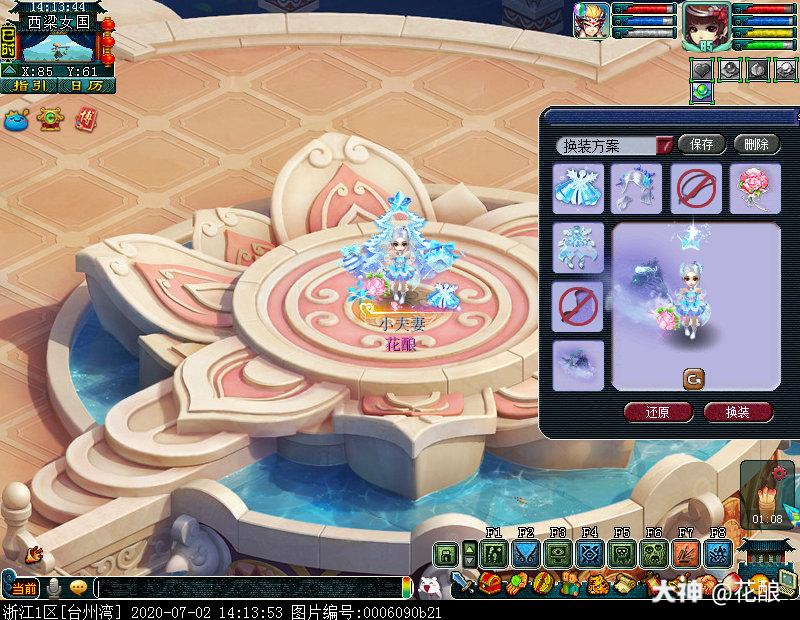The height and width of the screenshot is (620, 800).
Task: Open the 换装方案 outfit scheme dropdown
Action: click(665, 145)
